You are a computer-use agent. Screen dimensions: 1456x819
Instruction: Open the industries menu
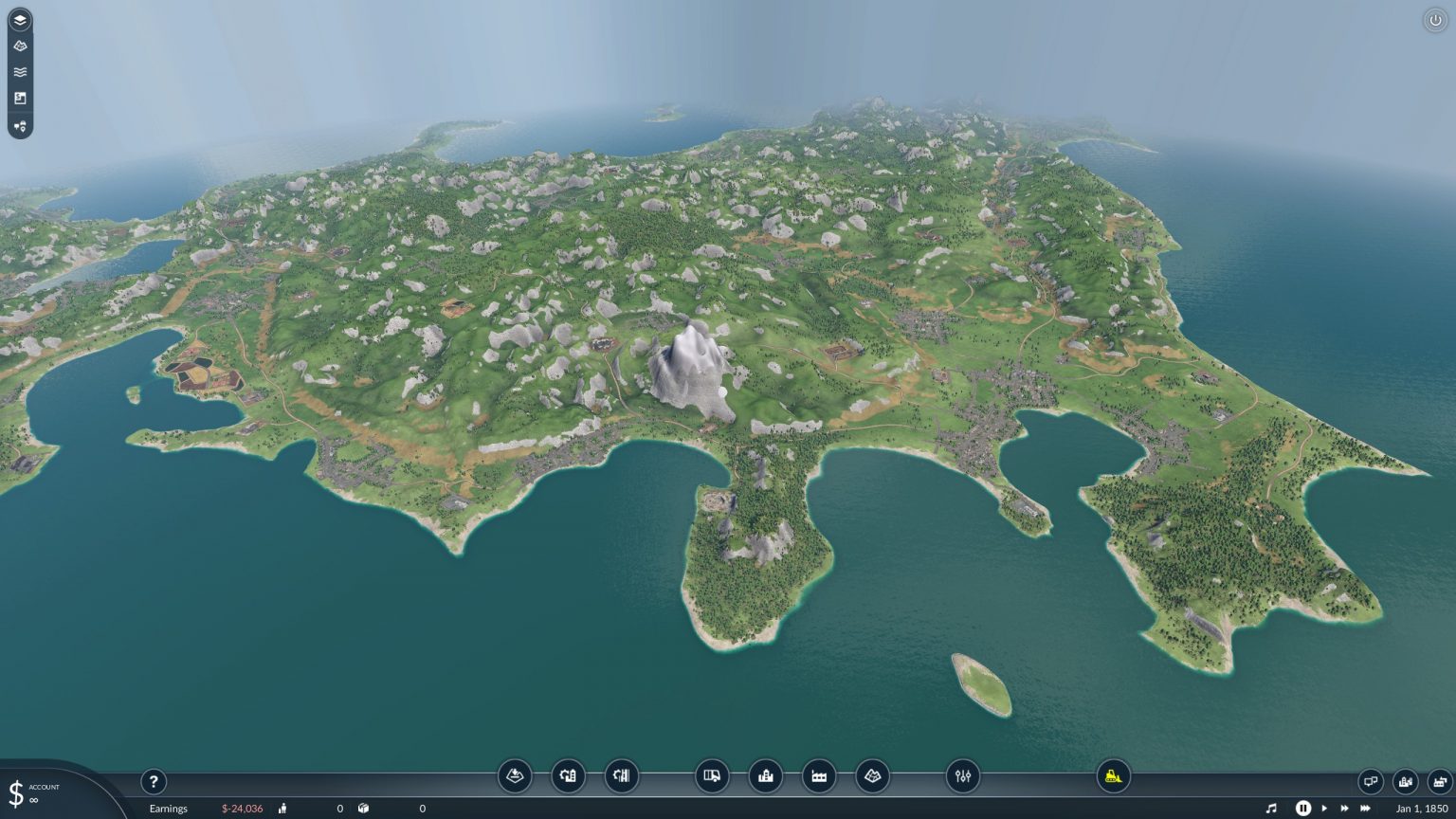click(820, 776)
